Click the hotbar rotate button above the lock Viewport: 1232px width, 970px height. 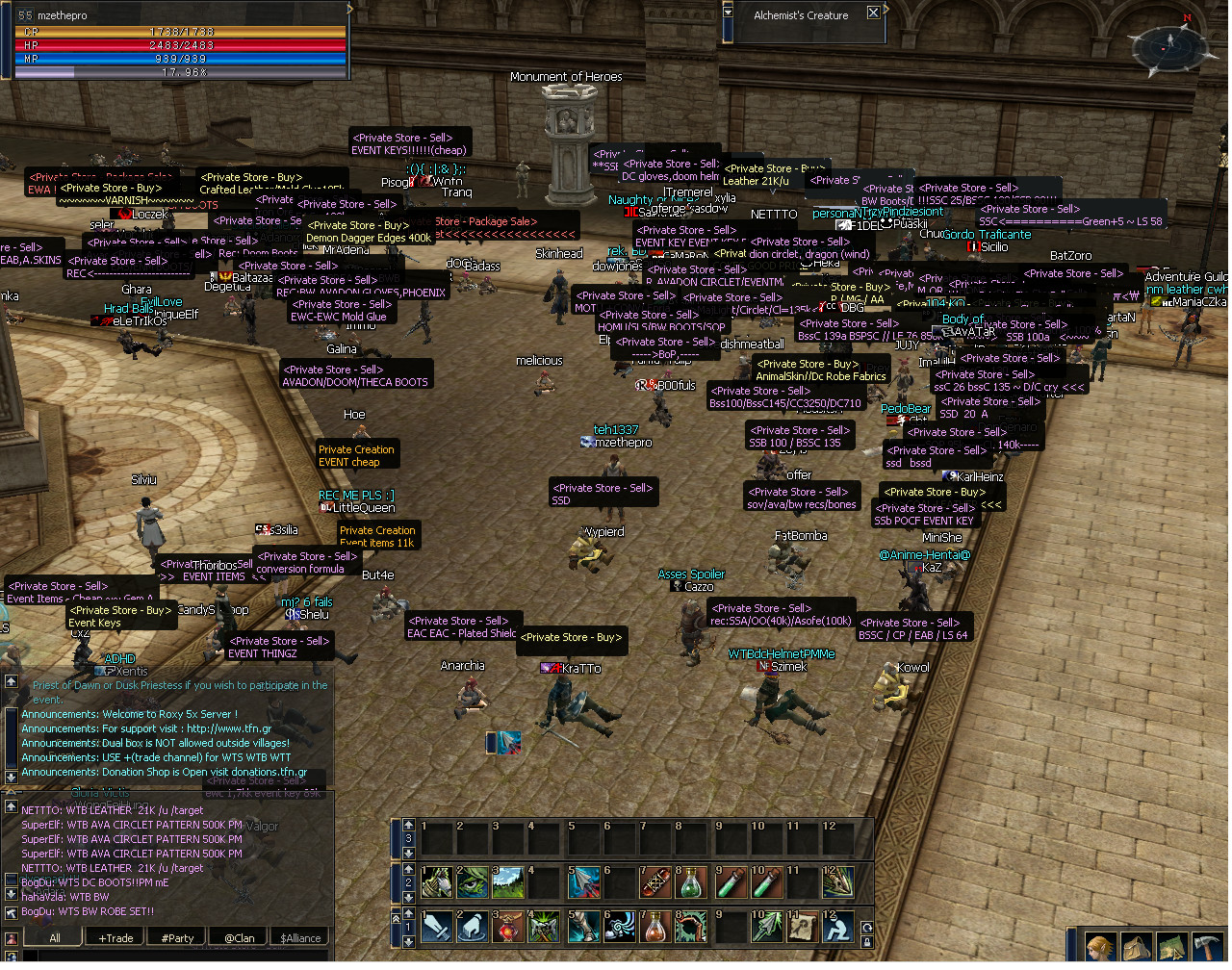(867, 928)
